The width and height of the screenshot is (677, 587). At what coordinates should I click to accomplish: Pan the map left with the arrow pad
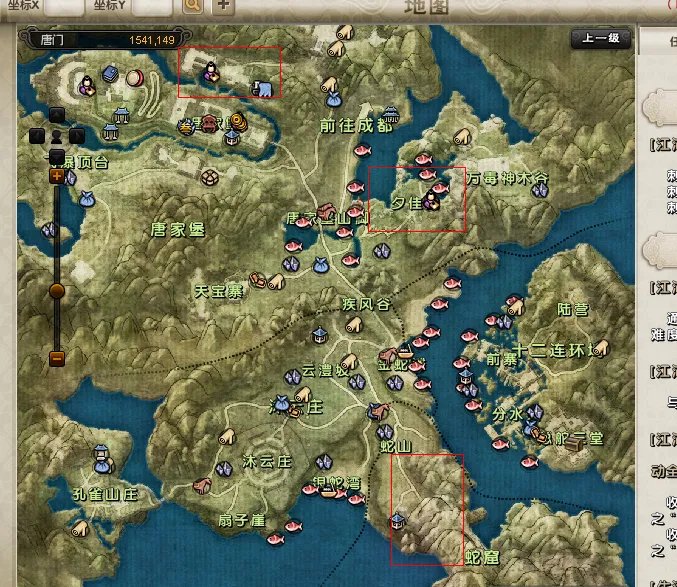click(37, 135)
